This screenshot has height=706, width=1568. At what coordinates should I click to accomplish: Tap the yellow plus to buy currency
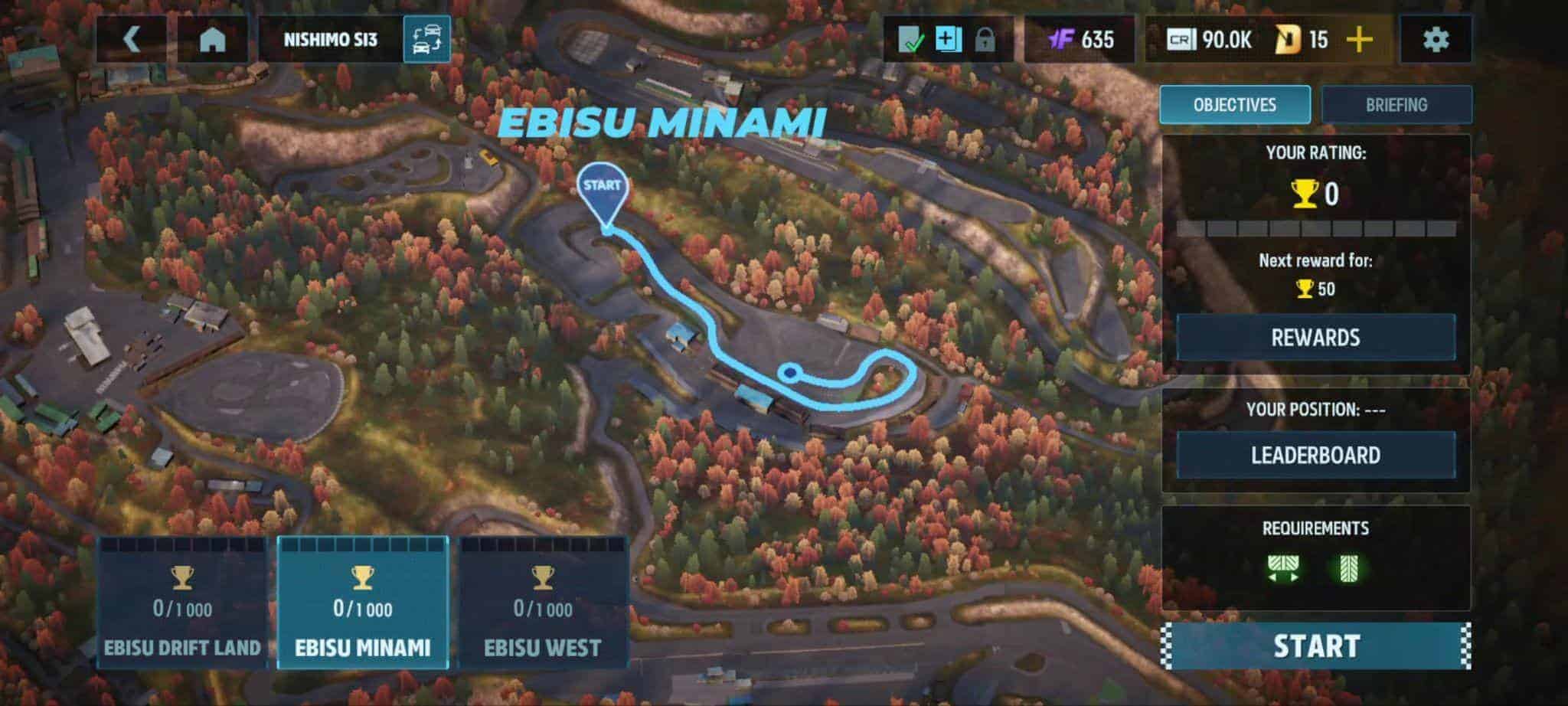click(x=1359, y=39)
